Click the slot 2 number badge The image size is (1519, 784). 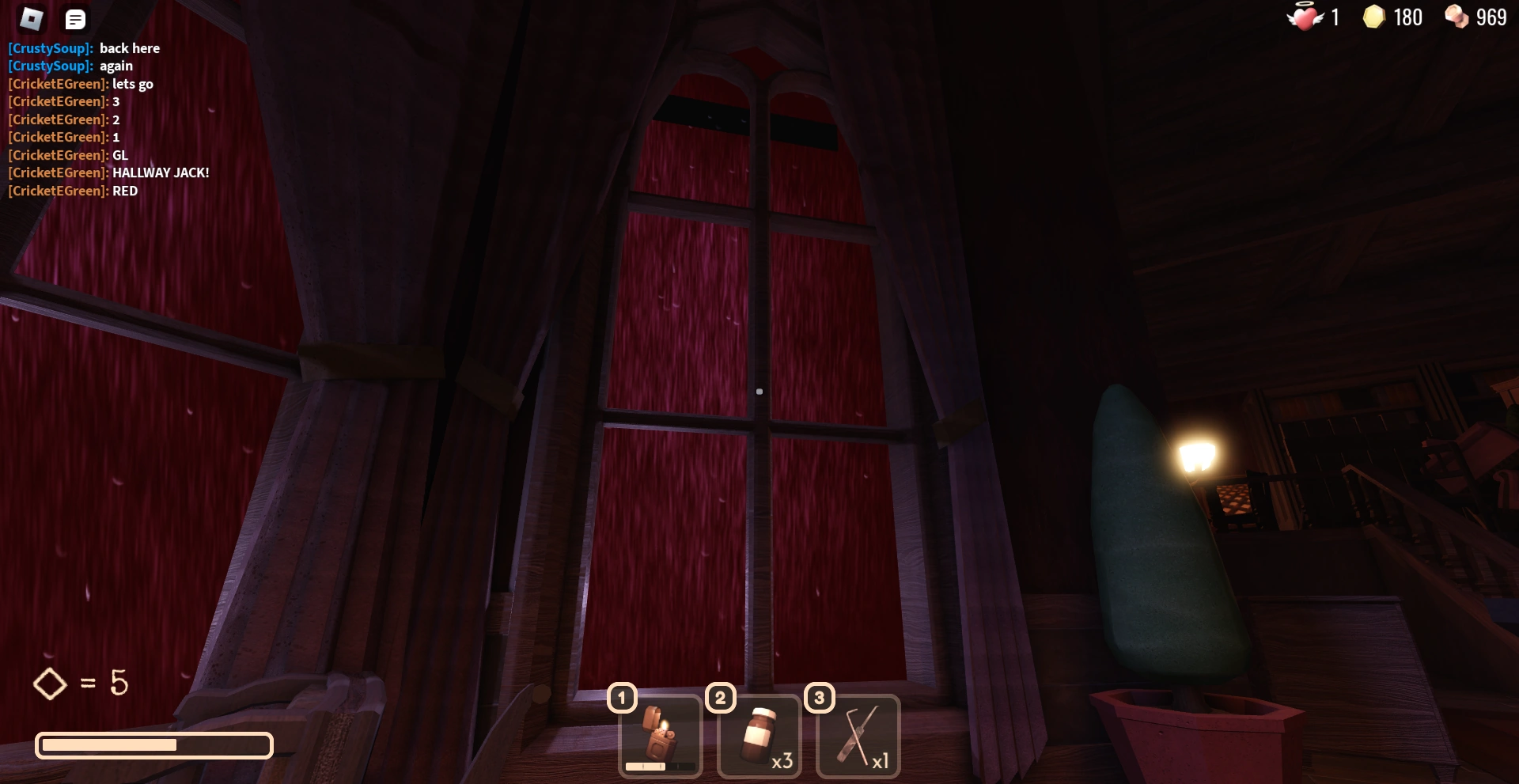coord(720,697)
